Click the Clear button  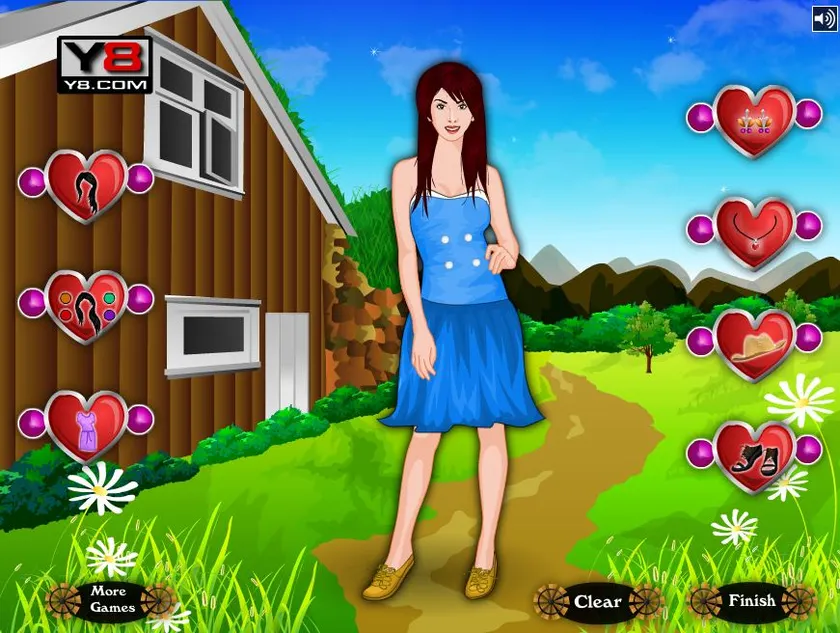click(x=598, y=602)
